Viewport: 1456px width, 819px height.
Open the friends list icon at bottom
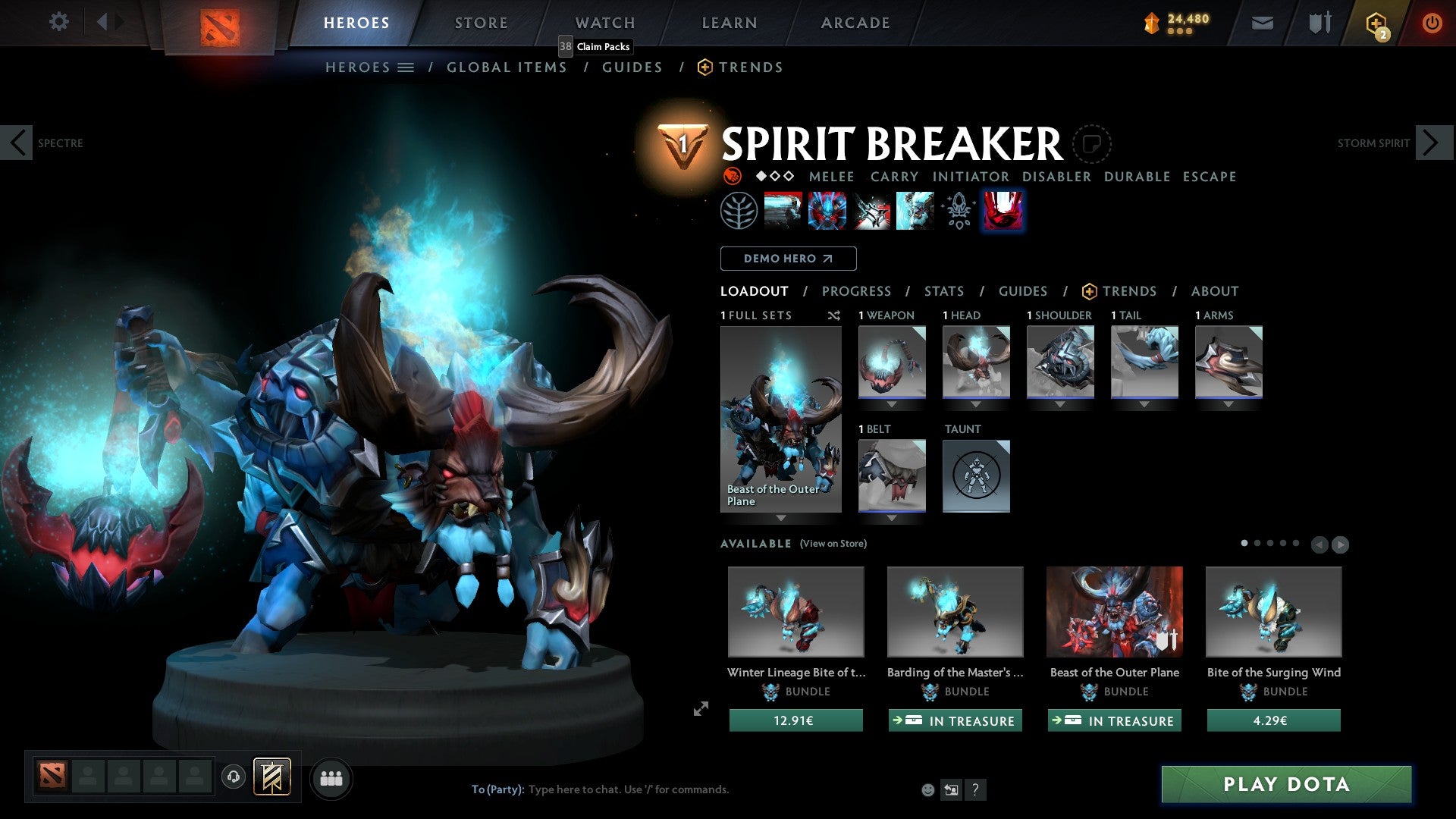[331, 777]
